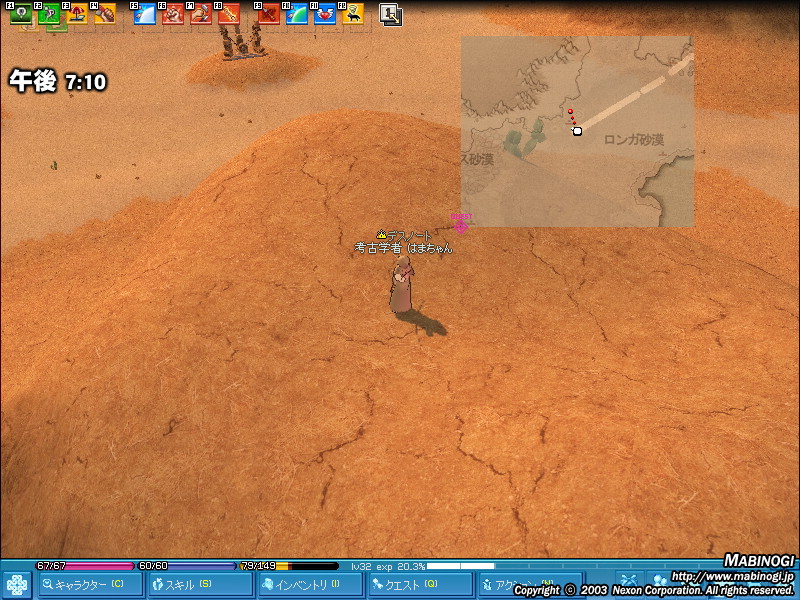Open the クエスト (Quest) log
This screenshot has width=800, height=600.
419,584
